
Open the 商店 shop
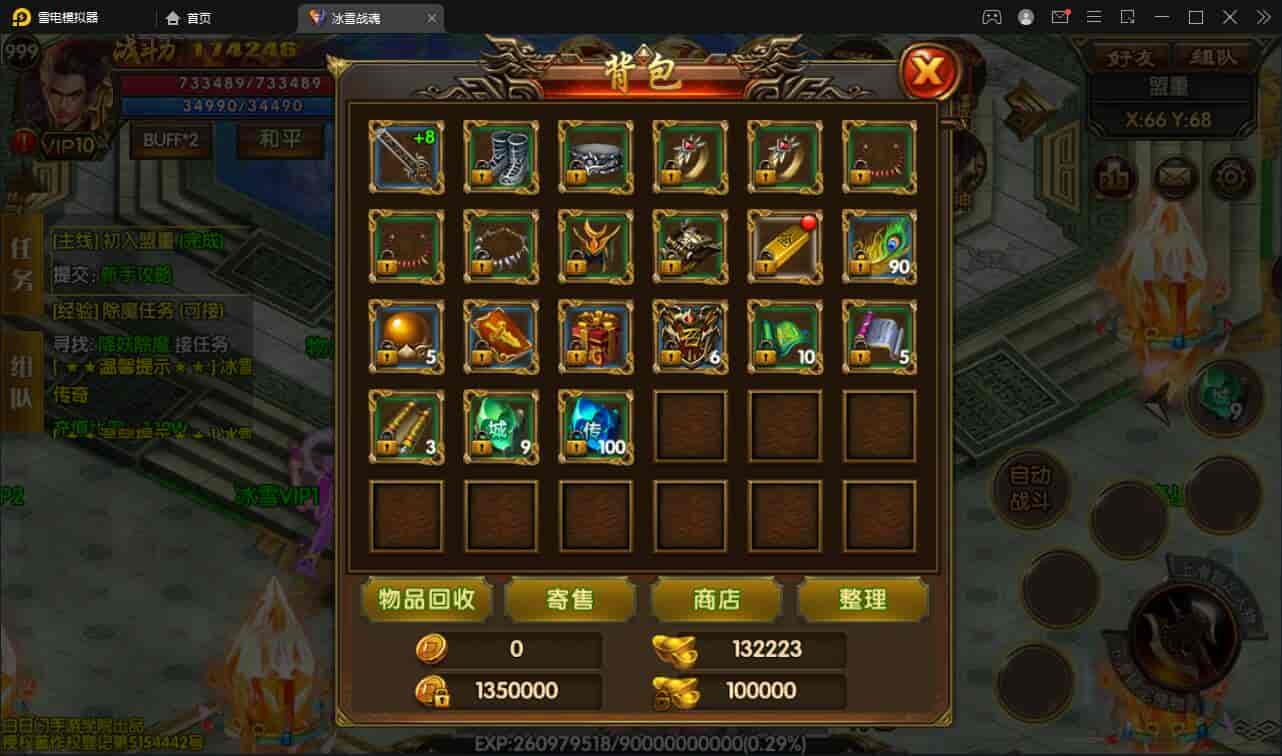coord(716,599)
